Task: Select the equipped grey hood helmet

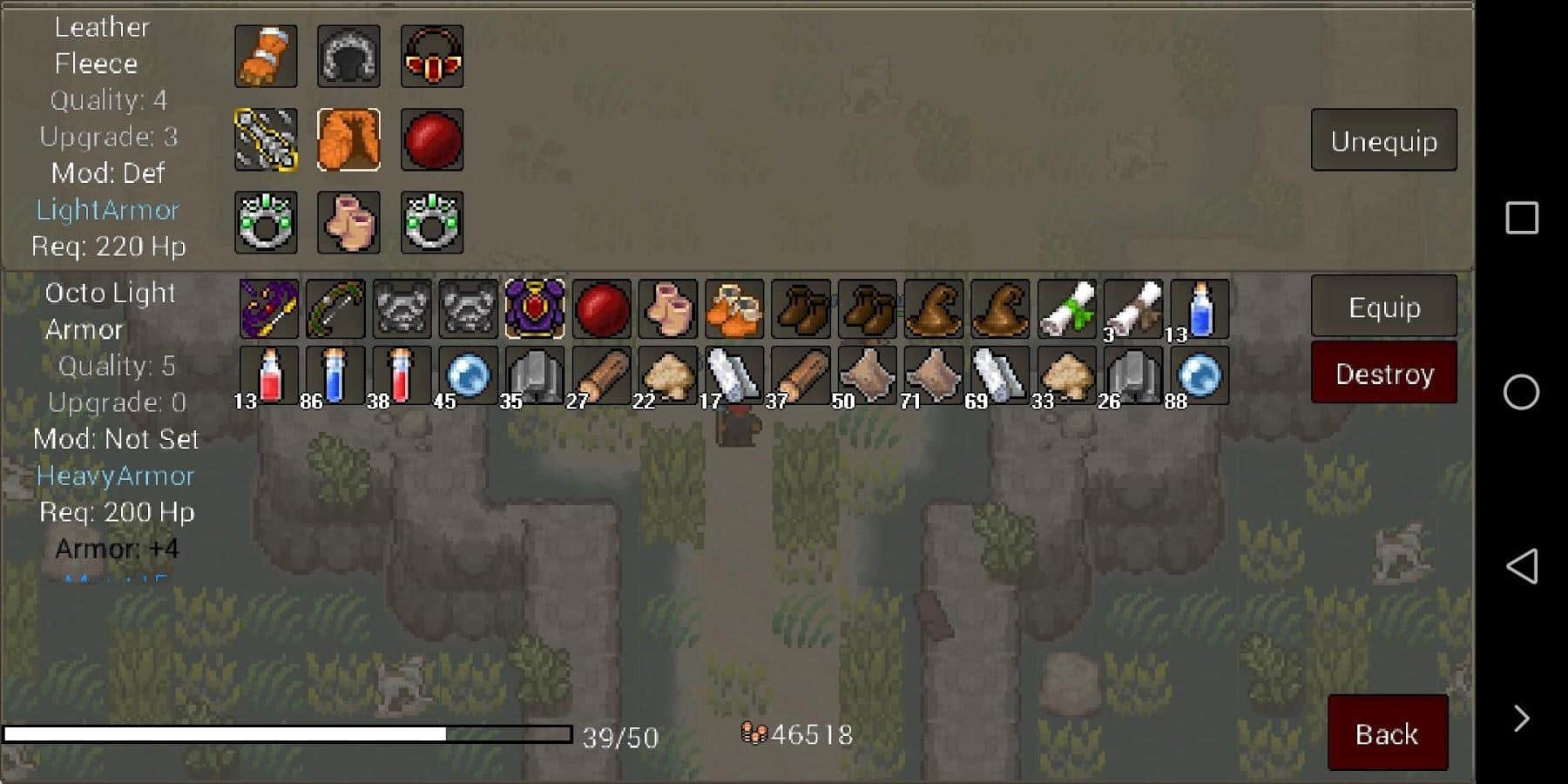Action: click(348, 57)
